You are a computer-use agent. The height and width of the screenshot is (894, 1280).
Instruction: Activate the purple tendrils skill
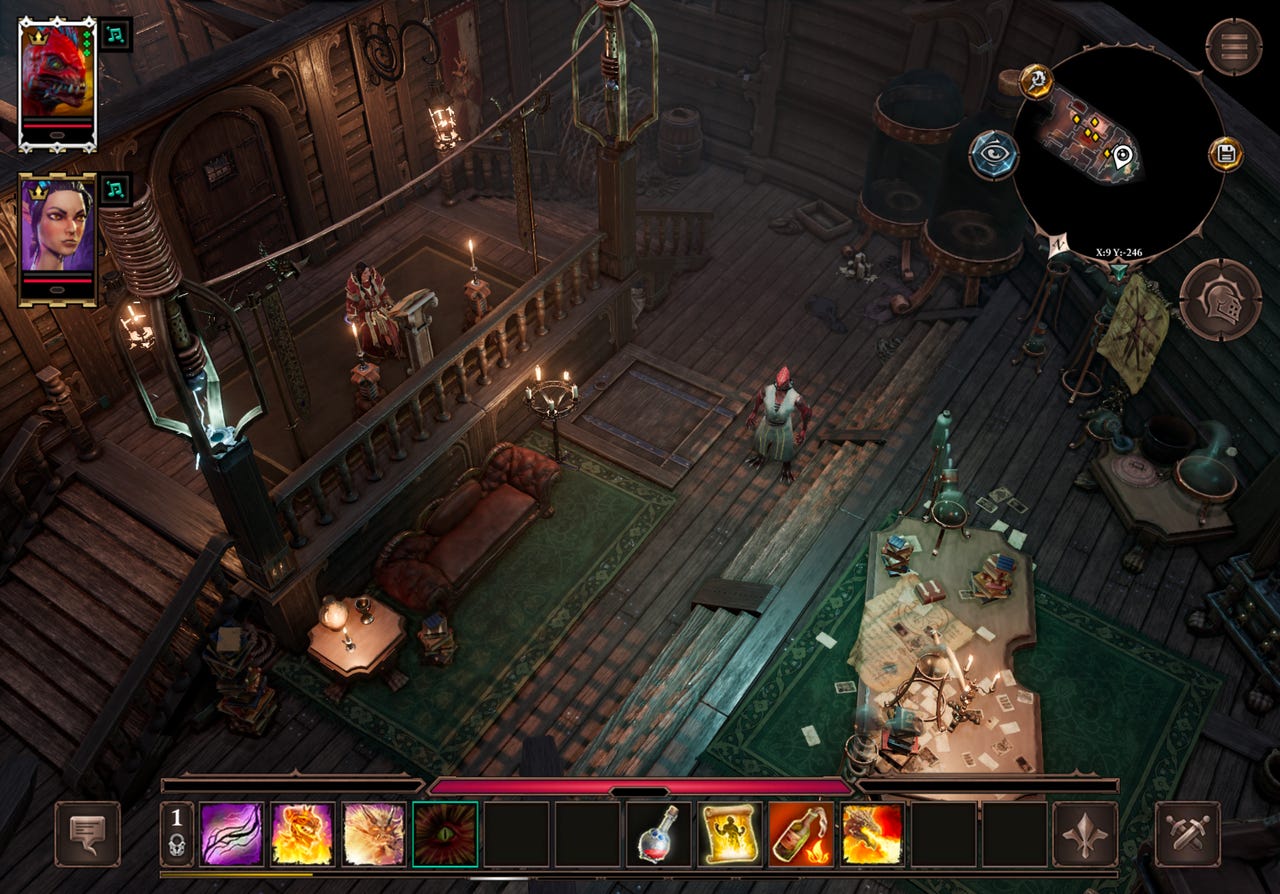pyautogui.click(x=232, y=834)
